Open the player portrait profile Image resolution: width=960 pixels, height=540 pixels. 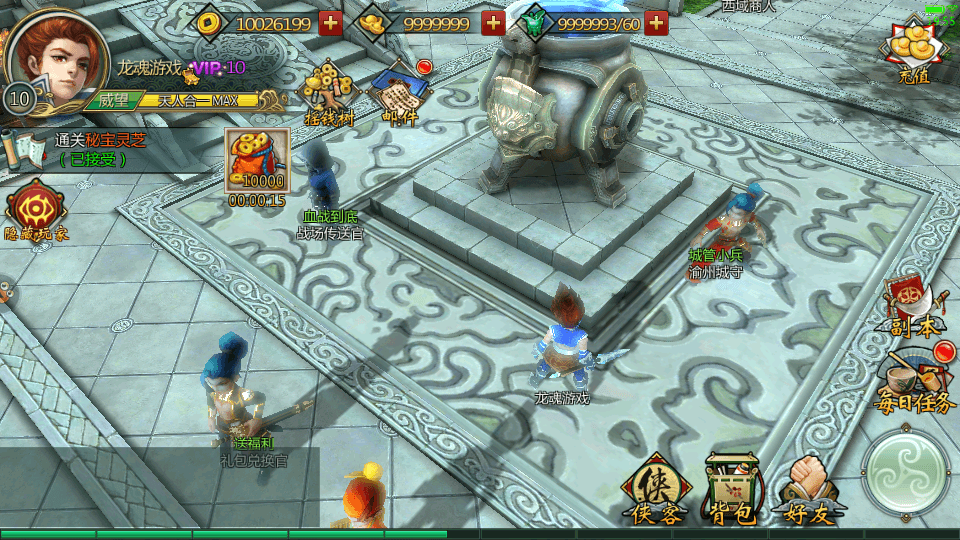pos(57,55)
